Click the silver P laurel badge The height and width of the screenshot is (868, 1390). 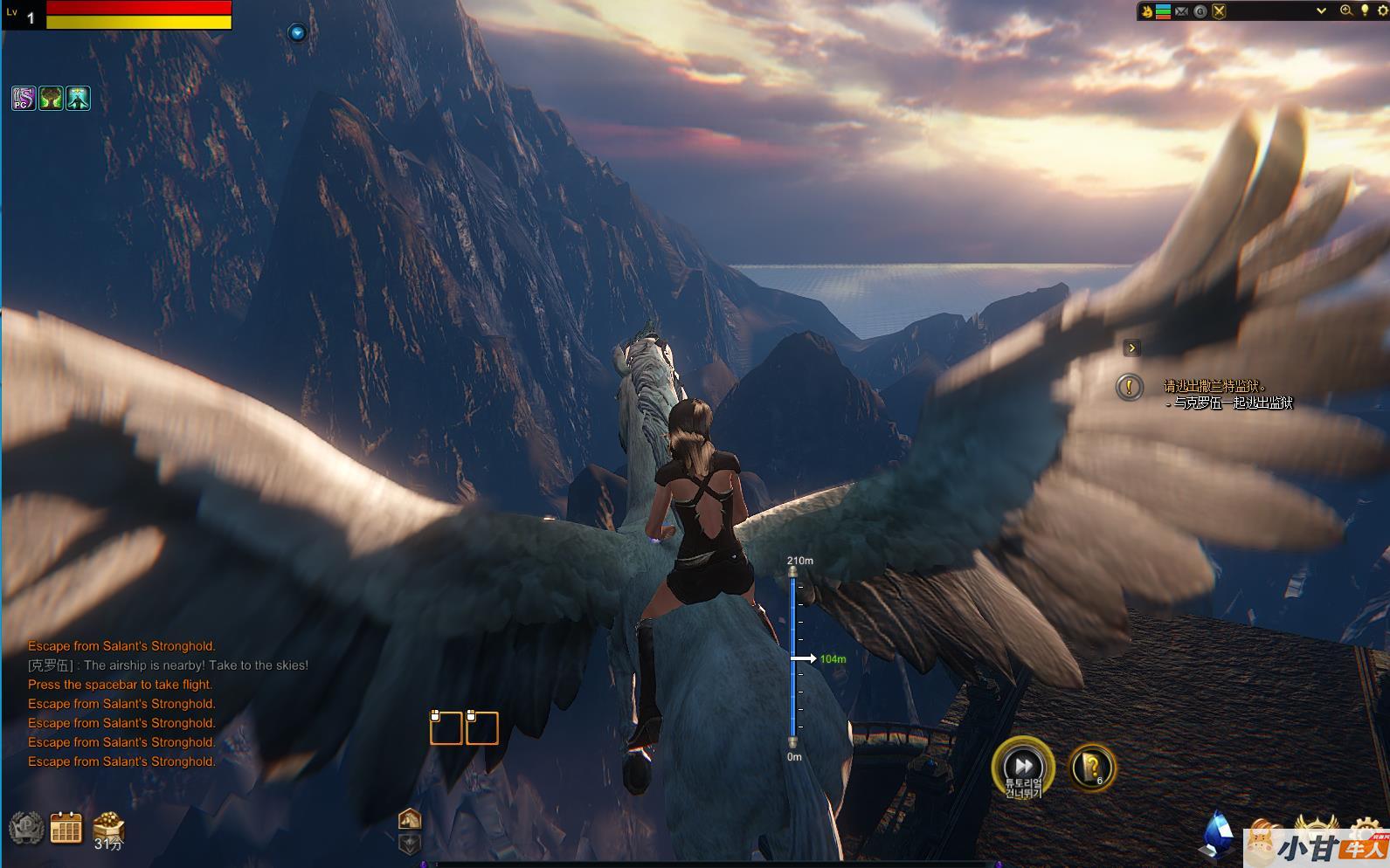point(25,828)
